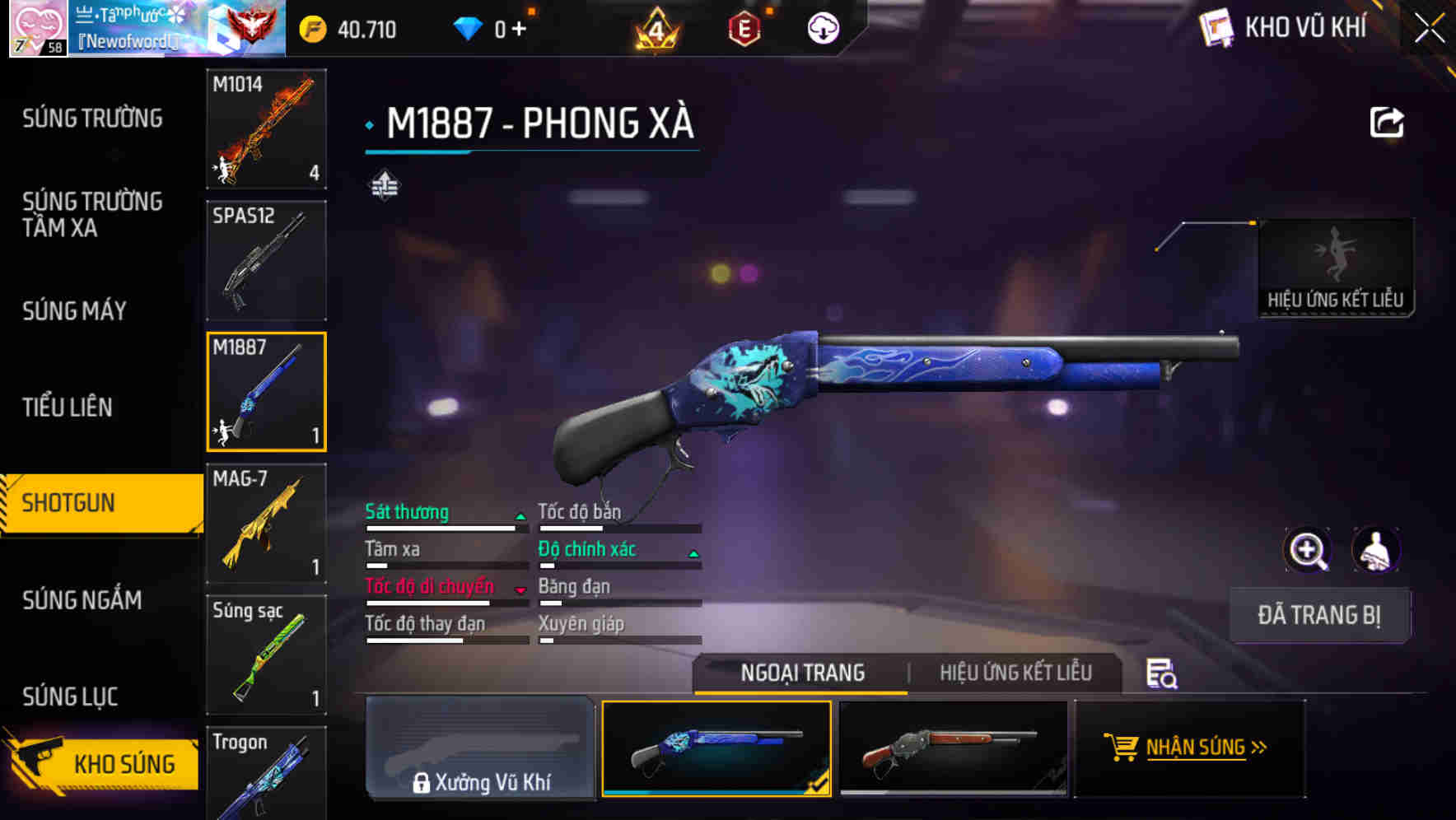Zoom the M1887 using the magnifier icon
Viewport: 1456px width, 820px height.
point(1309,550)
